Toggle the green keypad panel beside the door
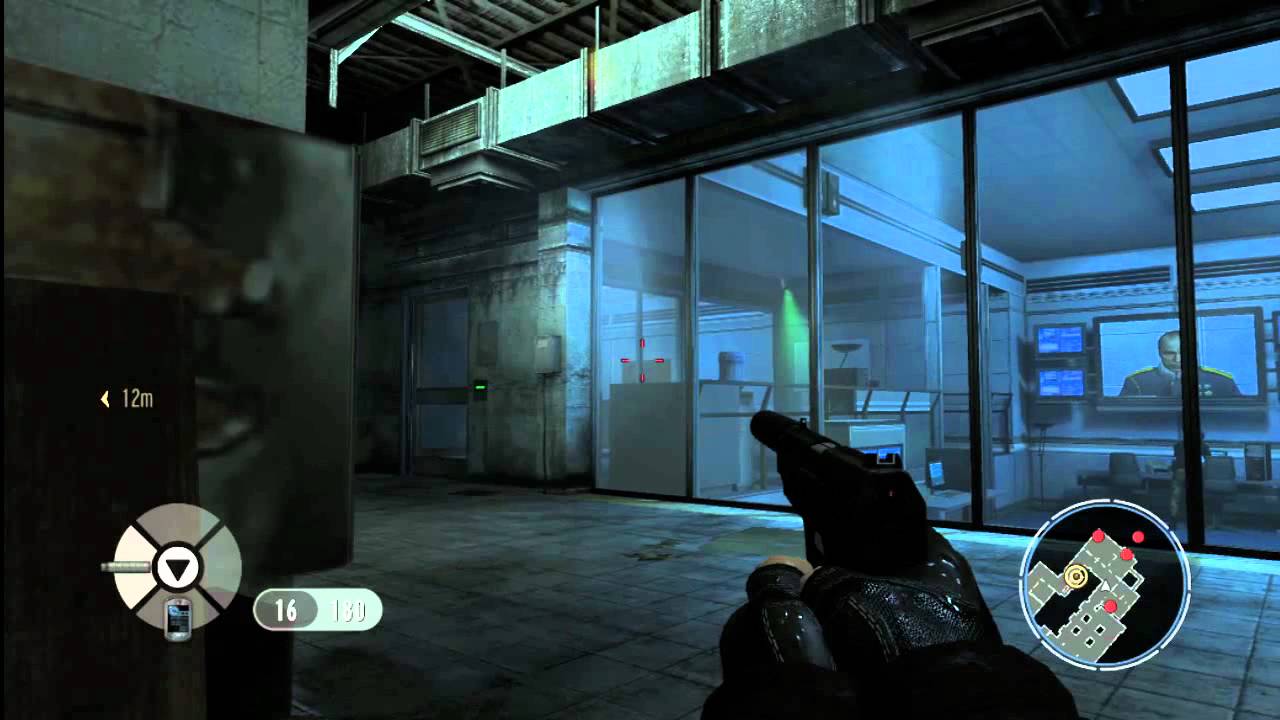This screenshot has height=720, width=1280. tap(480, 385)
